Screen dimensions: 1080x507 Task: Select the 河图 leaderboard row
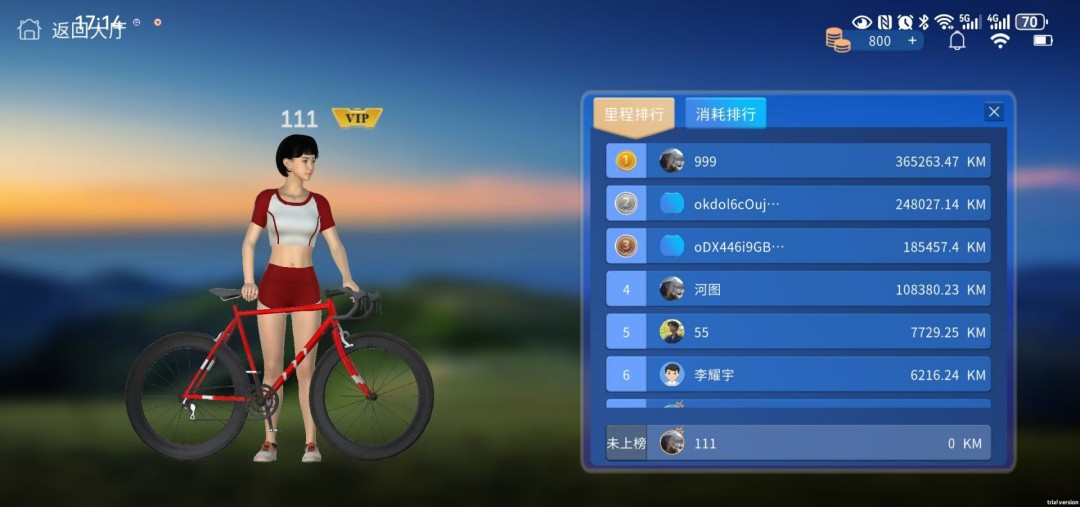pos(798,290)
